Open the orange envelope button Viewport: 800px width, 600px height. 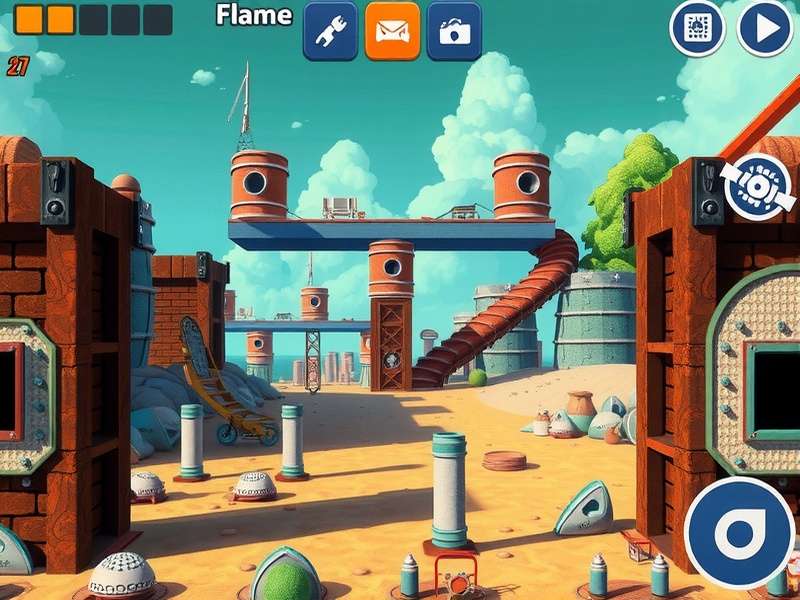[392, 31]
